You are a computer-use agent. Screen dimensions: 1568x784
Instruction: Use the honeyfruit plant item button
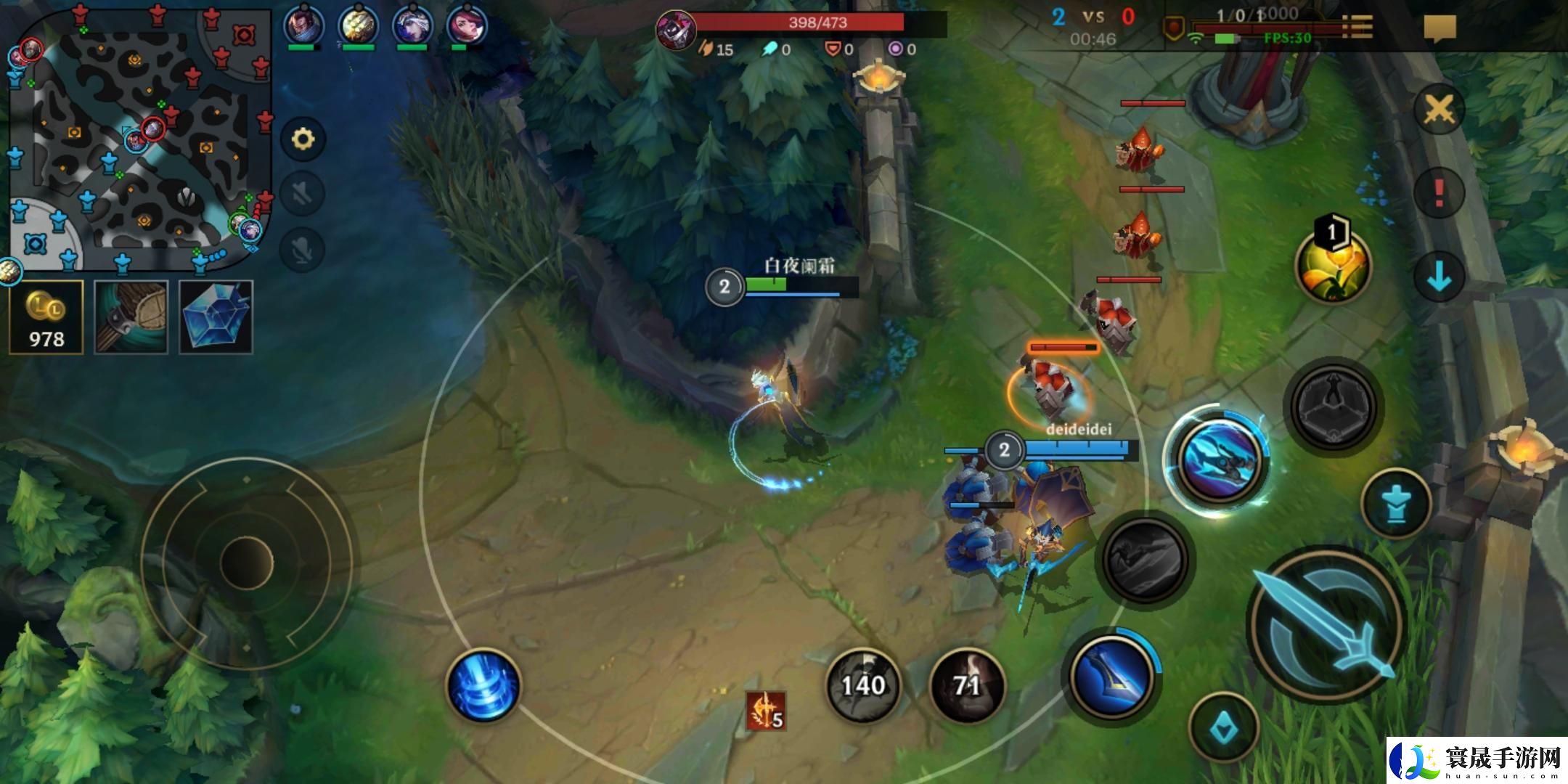coord(1333,265)
